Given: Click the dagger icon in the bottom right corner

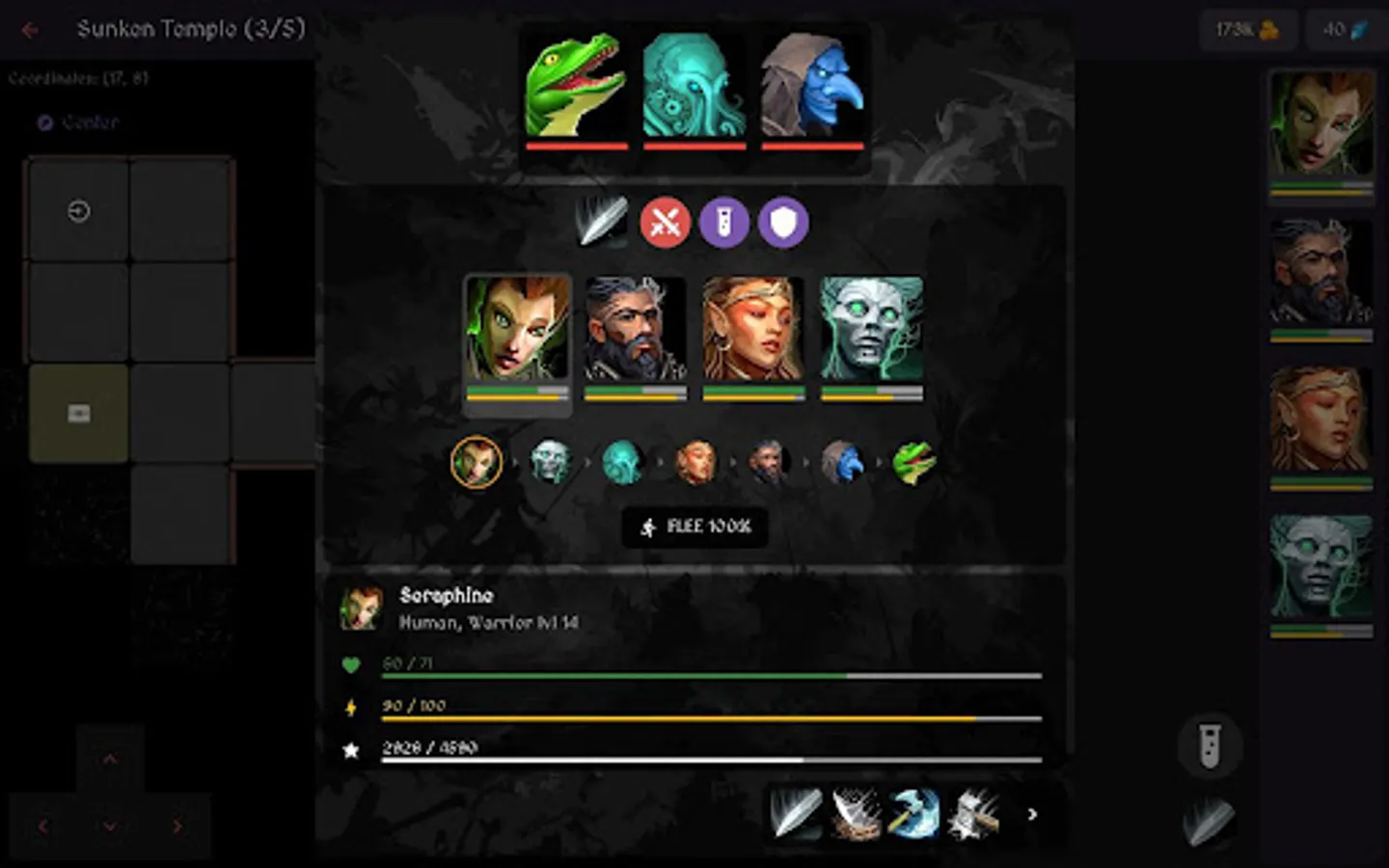Looking at the screenshot, I should pos(1209,821).
